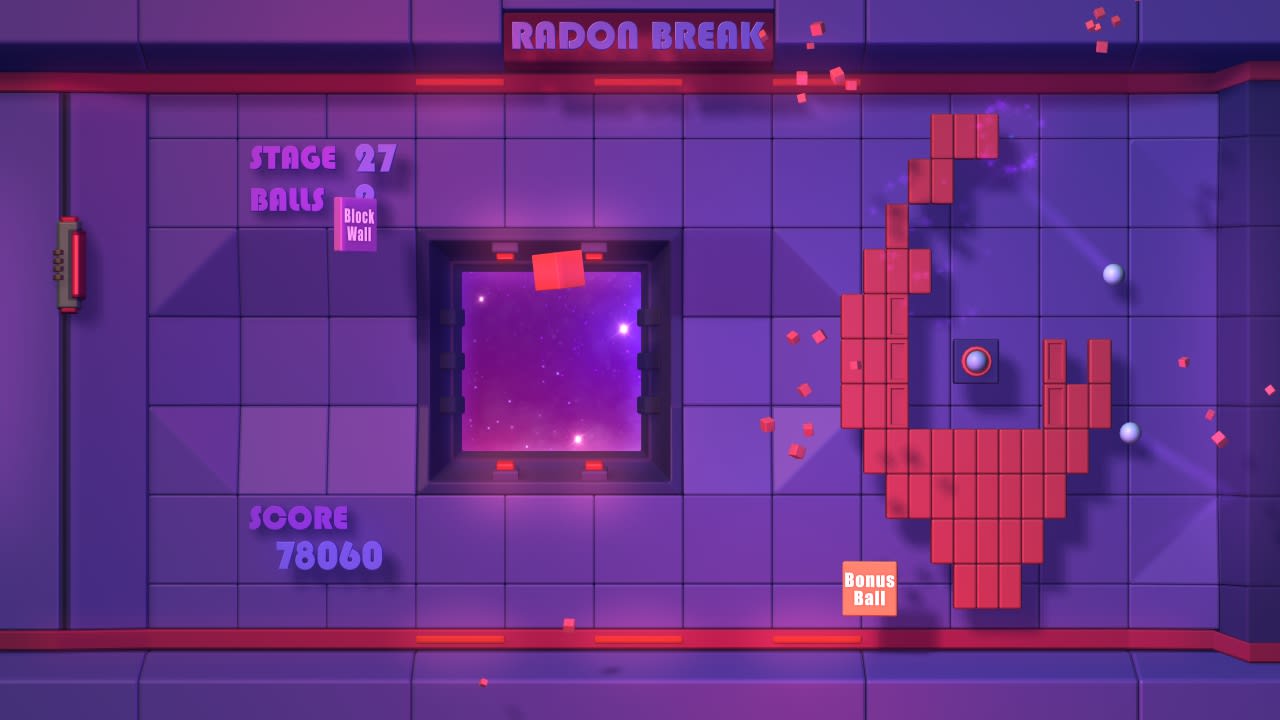This screenshot has height=720, width=1280.
Task: Click the ball beside the crescent's right prongs
Action: (1130, 432)
